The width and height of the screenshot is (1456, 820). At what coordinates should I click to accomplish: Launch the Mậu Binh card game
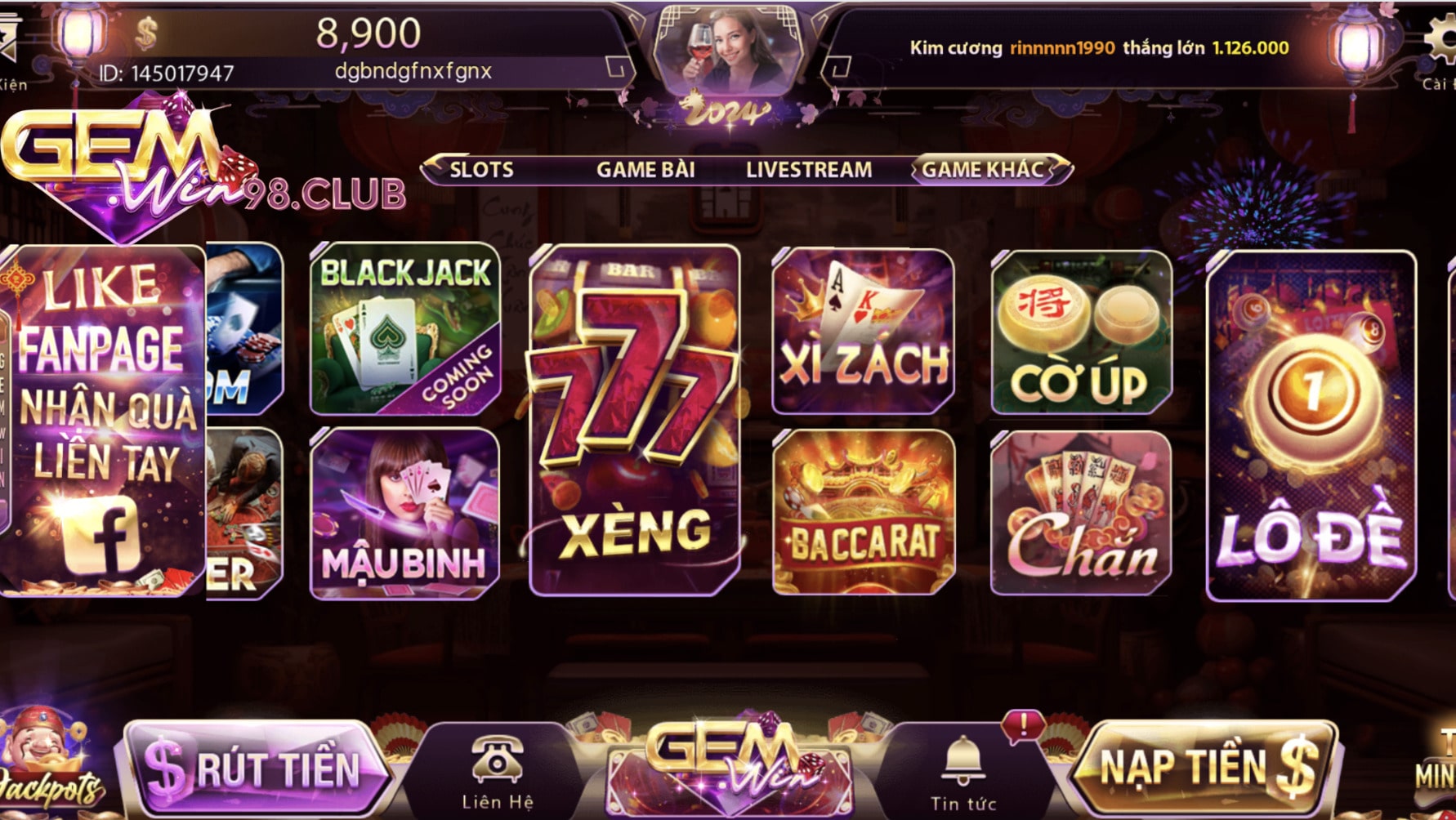(405, 513)
